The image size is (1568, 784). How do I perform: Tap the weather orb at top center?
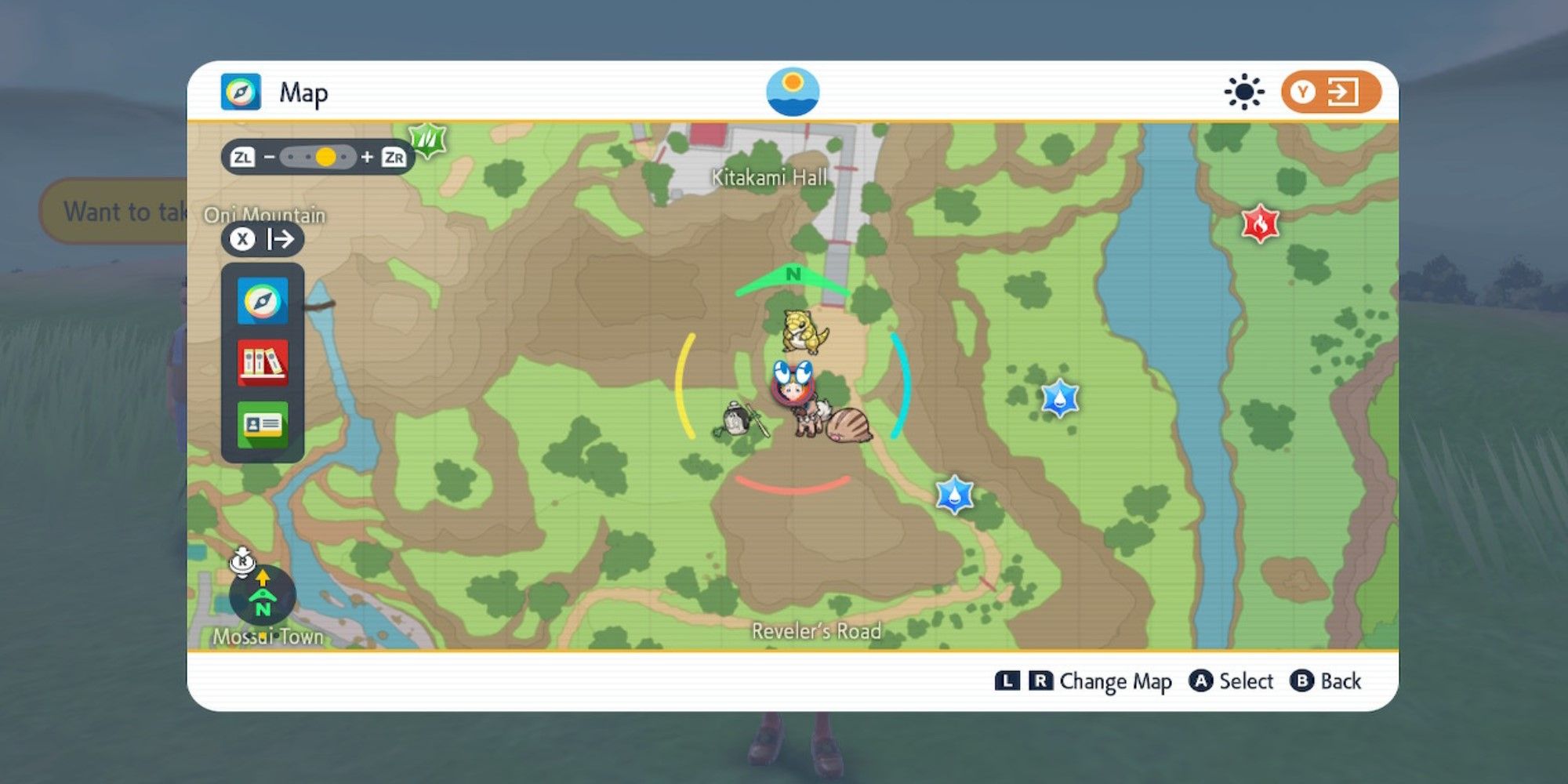pyautogui.click(x=793, y=91)
